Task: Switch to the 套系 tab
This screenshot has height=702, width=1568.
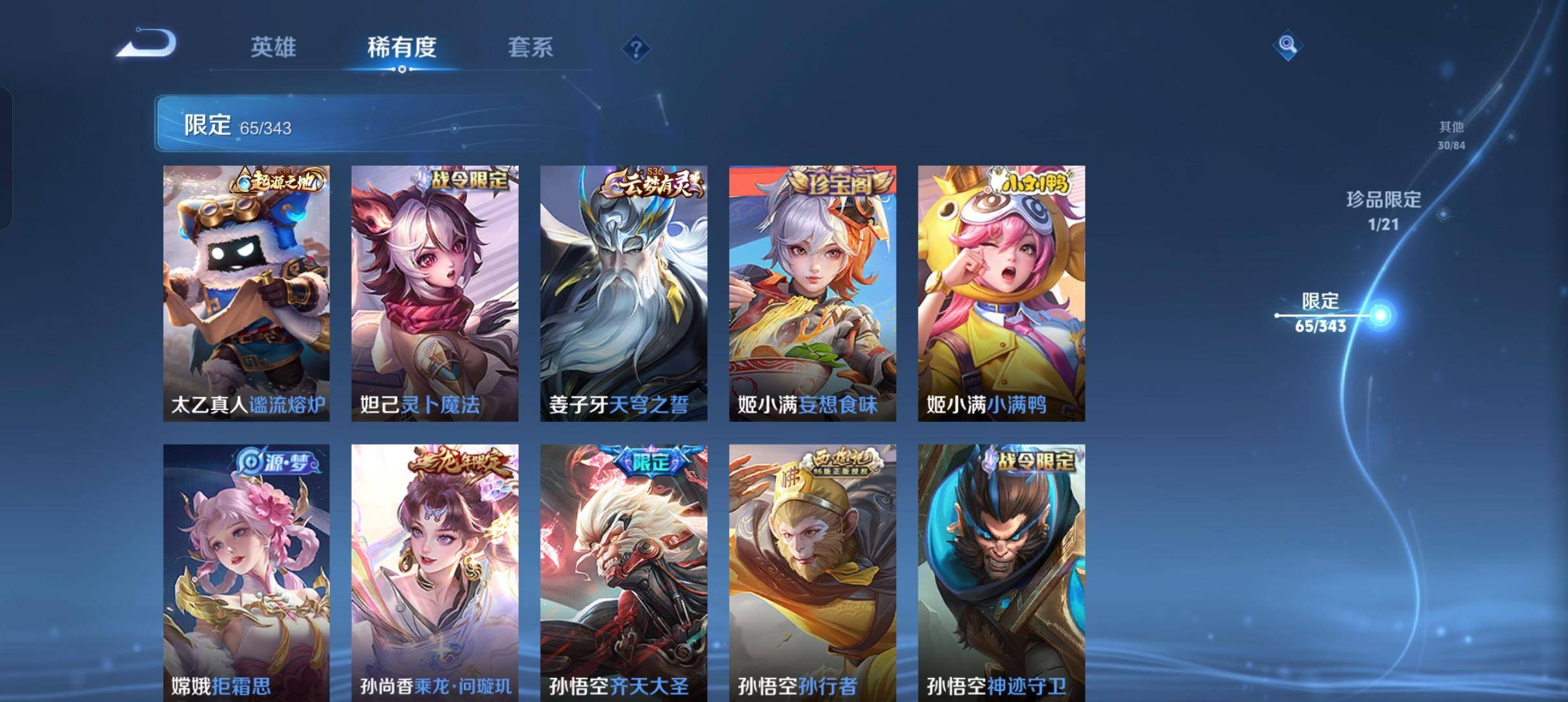Action: tap(530, 46)
